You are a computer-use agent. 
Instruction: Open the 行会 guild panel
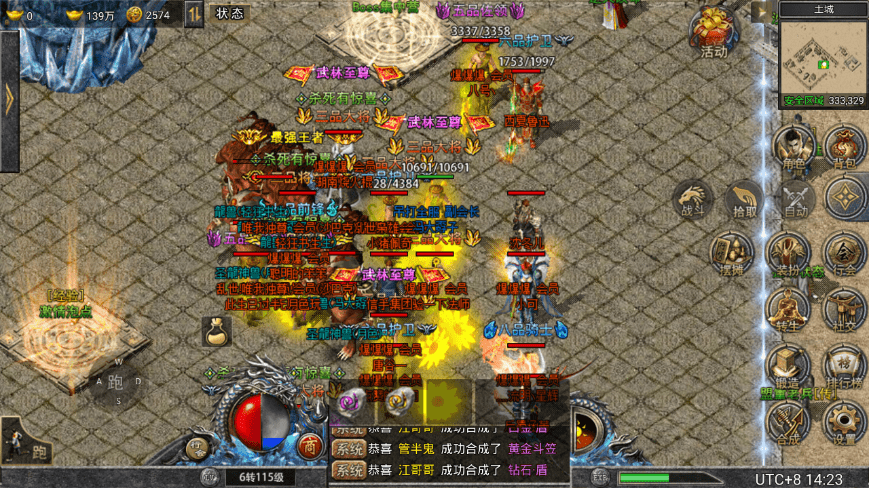(845, 254)
